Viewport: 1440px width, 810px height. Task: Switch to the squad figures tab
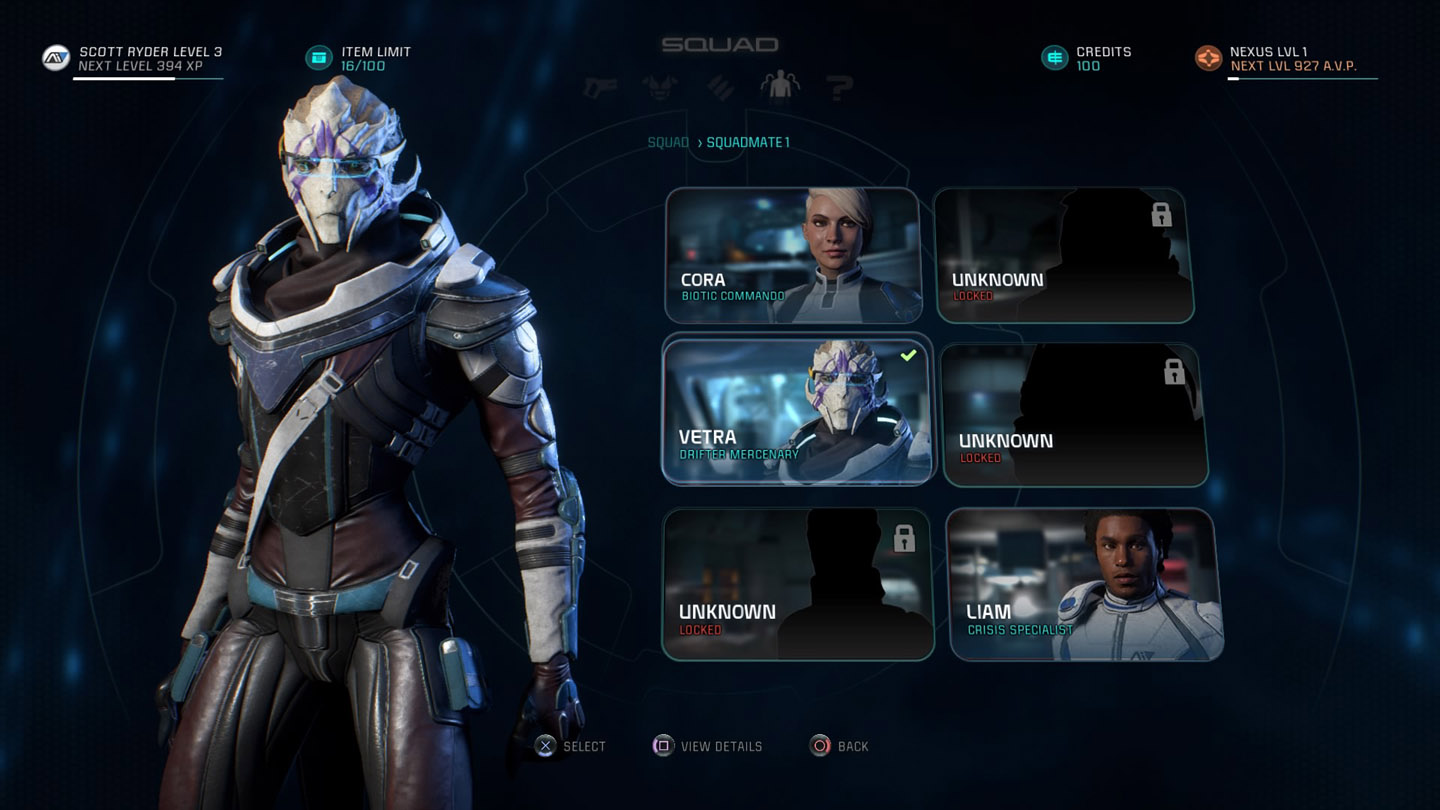pyautogui.click(x=780, y=88)
